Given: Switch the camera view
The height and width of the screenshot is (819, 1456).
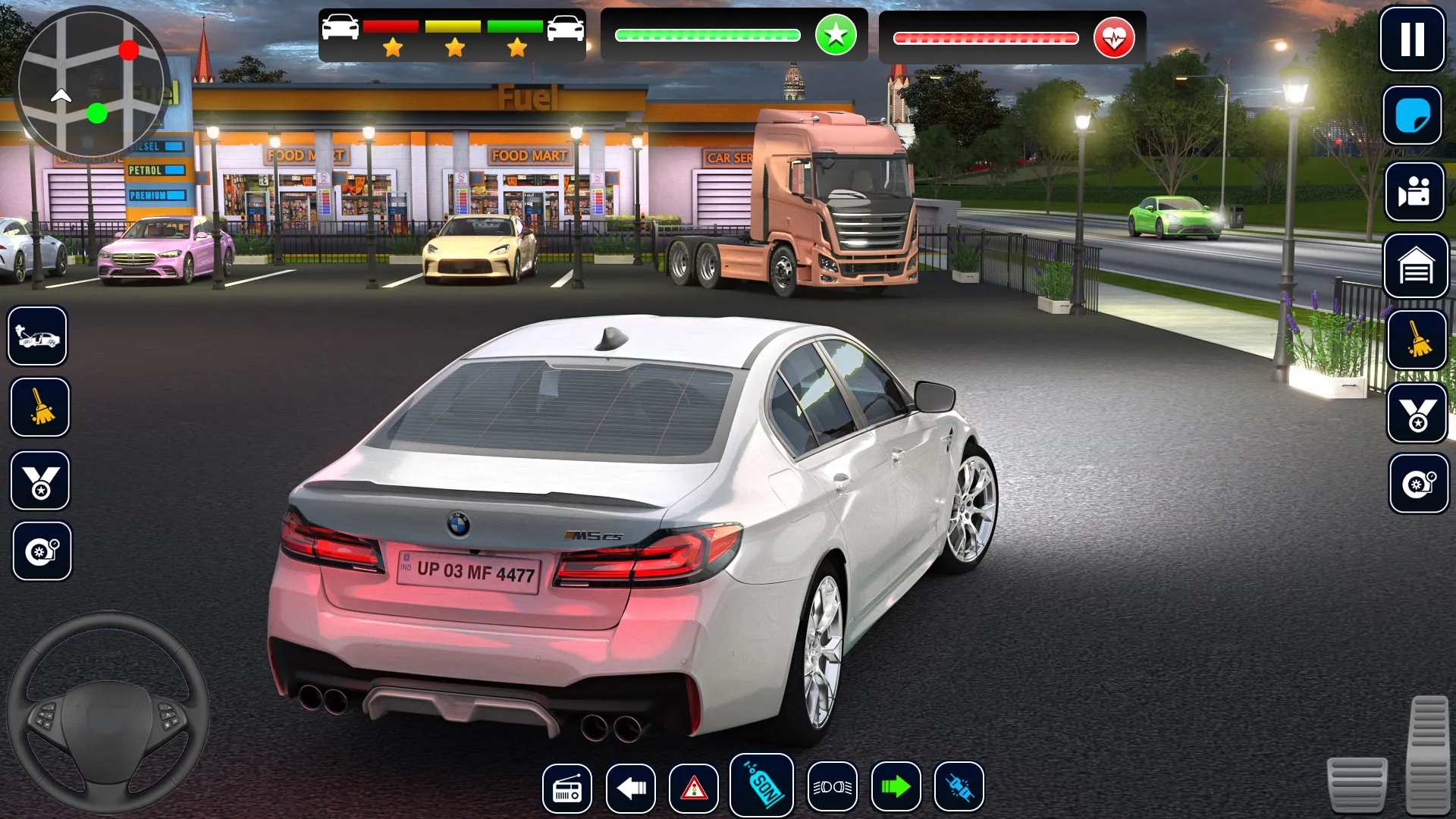Looking at the screenshot, I should [x=1414, y=192].
